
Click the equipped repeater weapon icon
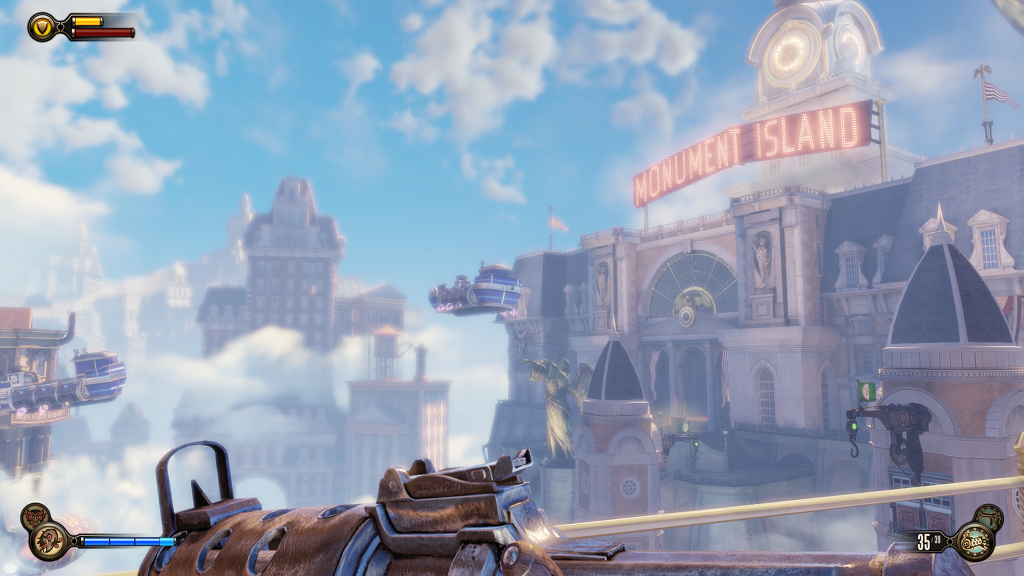pyautogui.click(x=972, y=541)
